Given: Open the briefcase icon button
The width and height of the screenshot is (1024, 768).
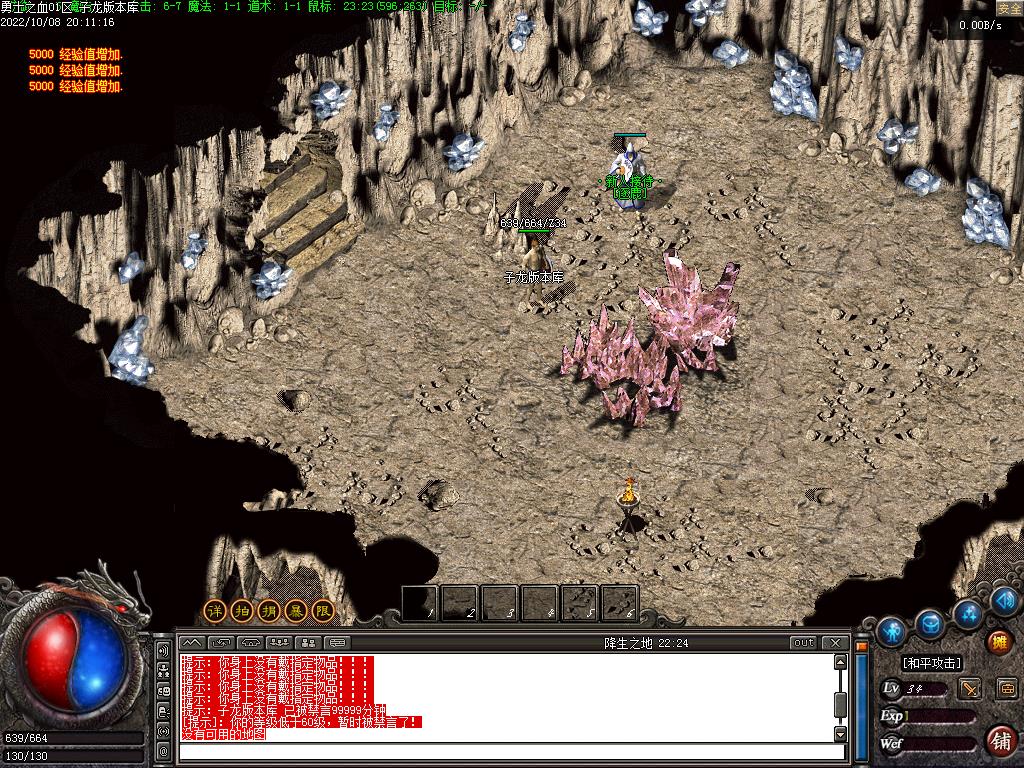Looking at the screenshot, I should [1006, 688].
